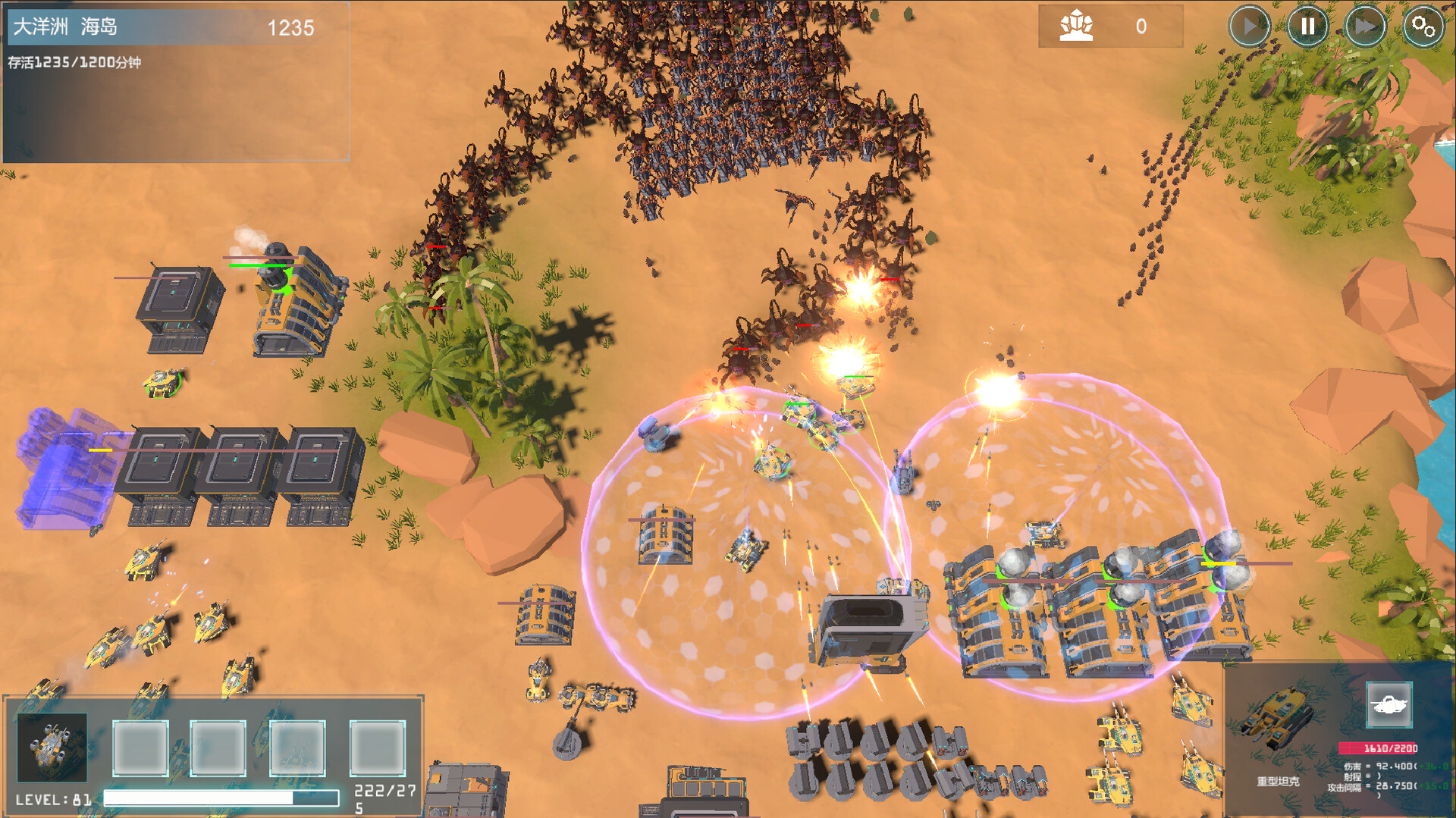1456x818 pixels.
Task: Click the selected unit portrait in the bottom-left bar
Action: 52,747
